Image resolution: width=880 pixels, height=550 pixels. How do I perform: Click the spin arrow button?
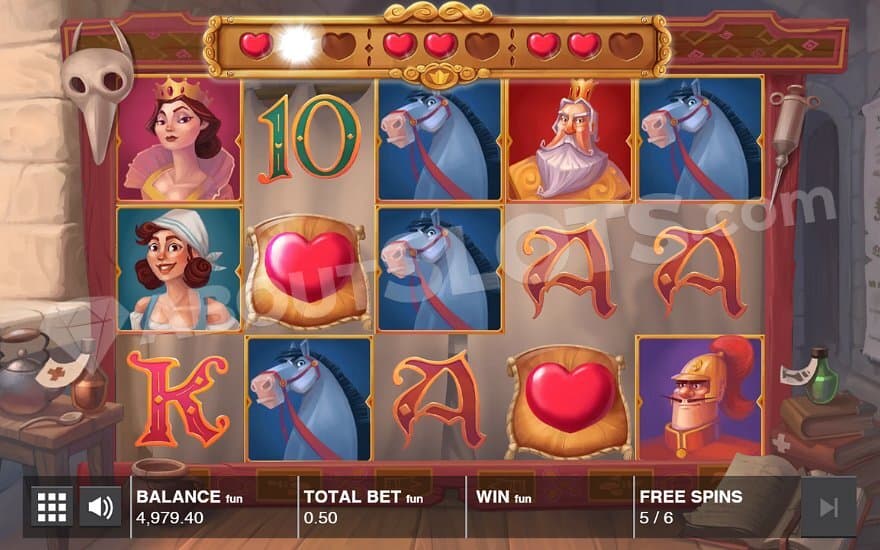(828, 507)
